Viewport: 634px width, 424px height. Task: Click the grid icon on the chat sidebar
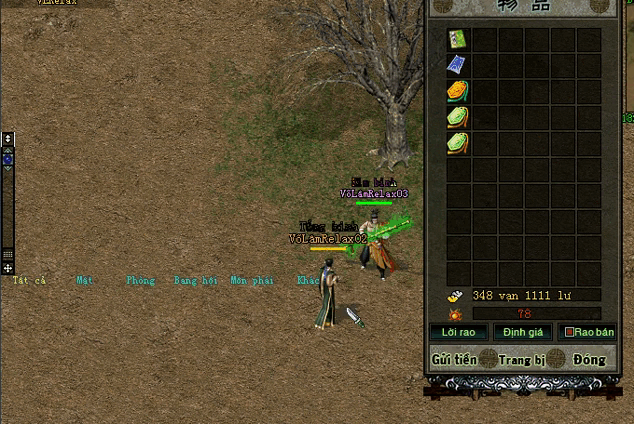(x=8, y=255)
